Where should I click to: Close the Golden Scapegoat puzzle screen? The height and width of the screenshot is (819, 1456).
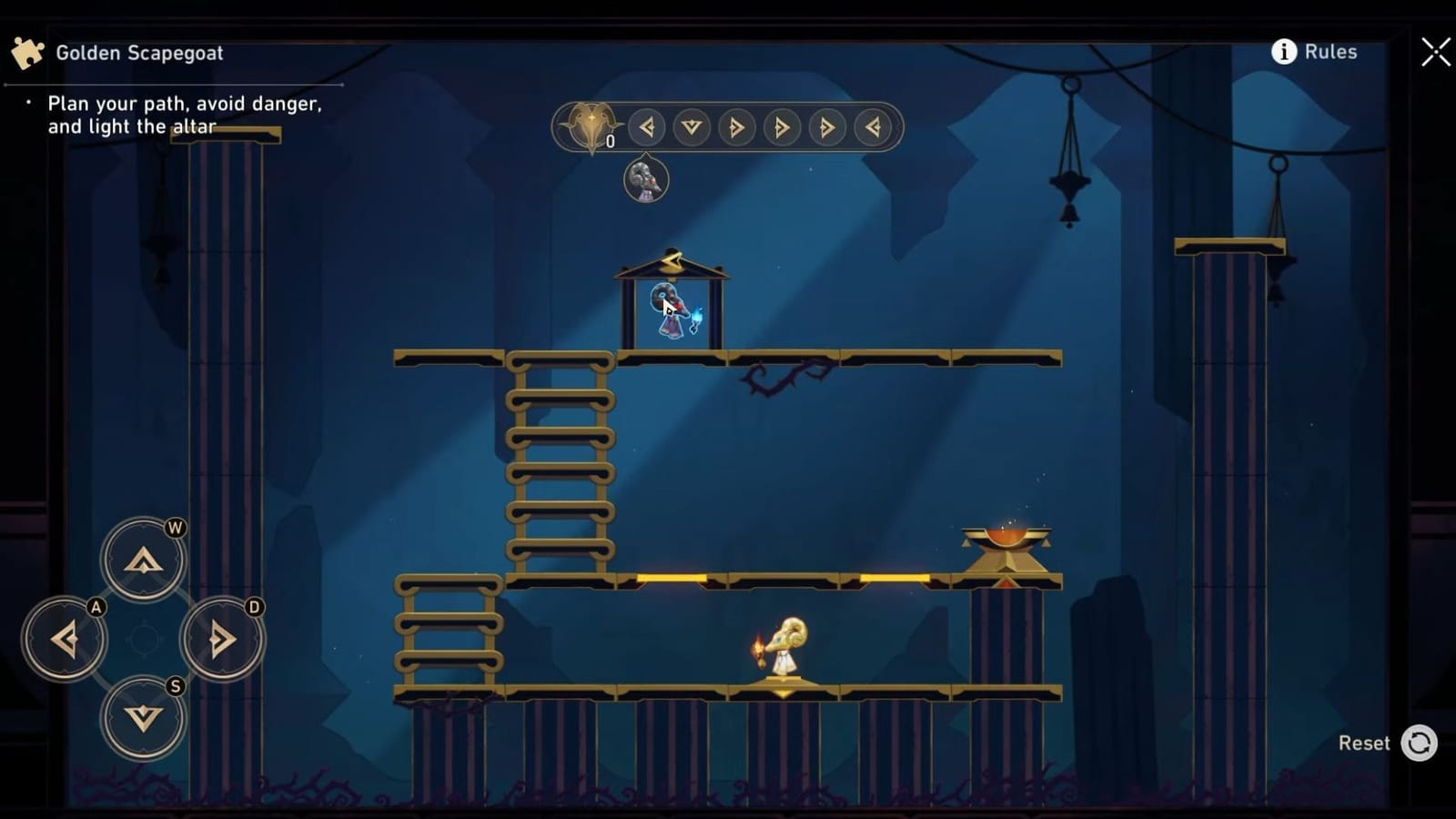coord(1435,52)
